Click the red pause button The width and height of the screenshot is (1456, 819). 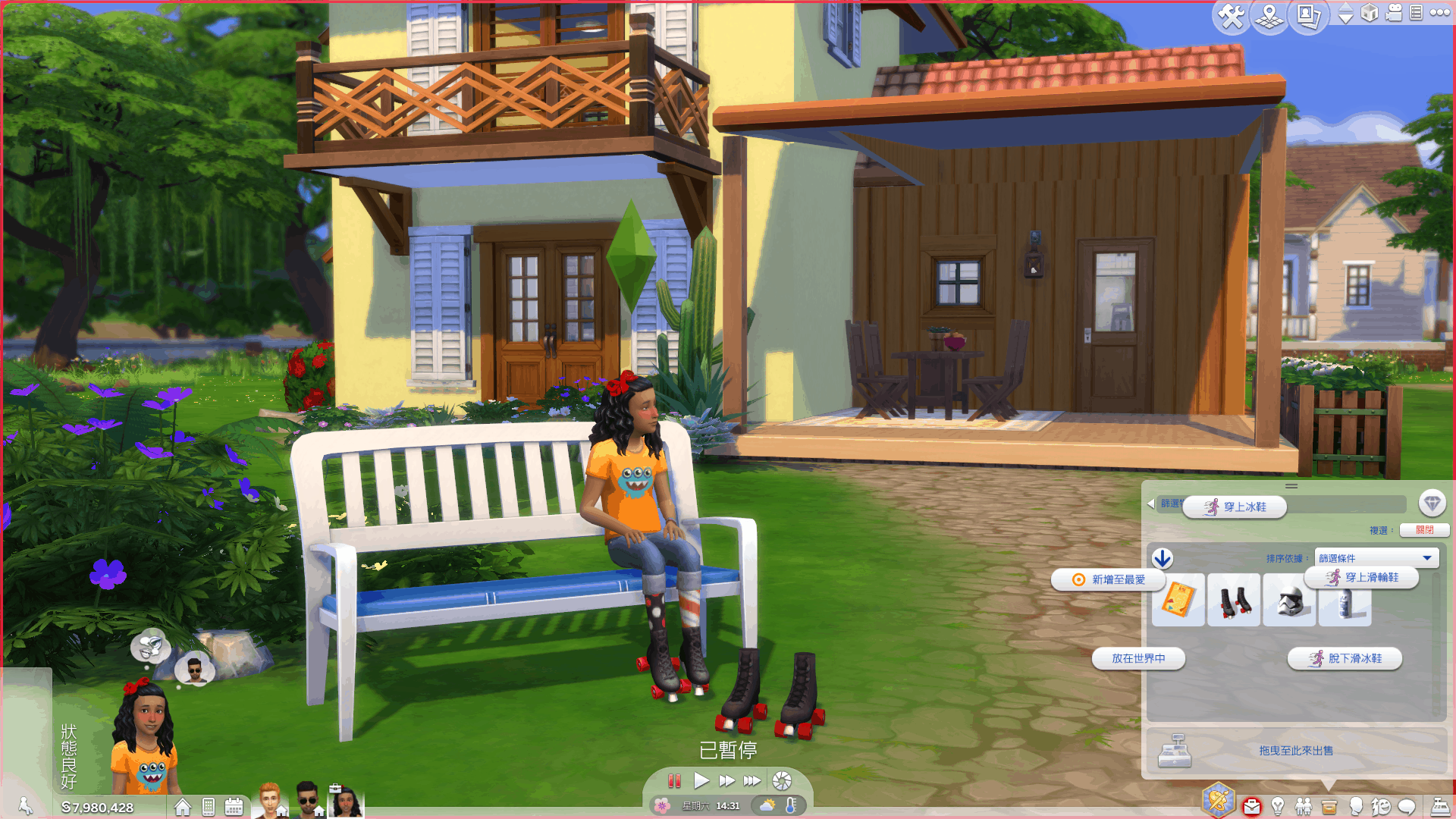pyautogui.click(x=674, y=780)
